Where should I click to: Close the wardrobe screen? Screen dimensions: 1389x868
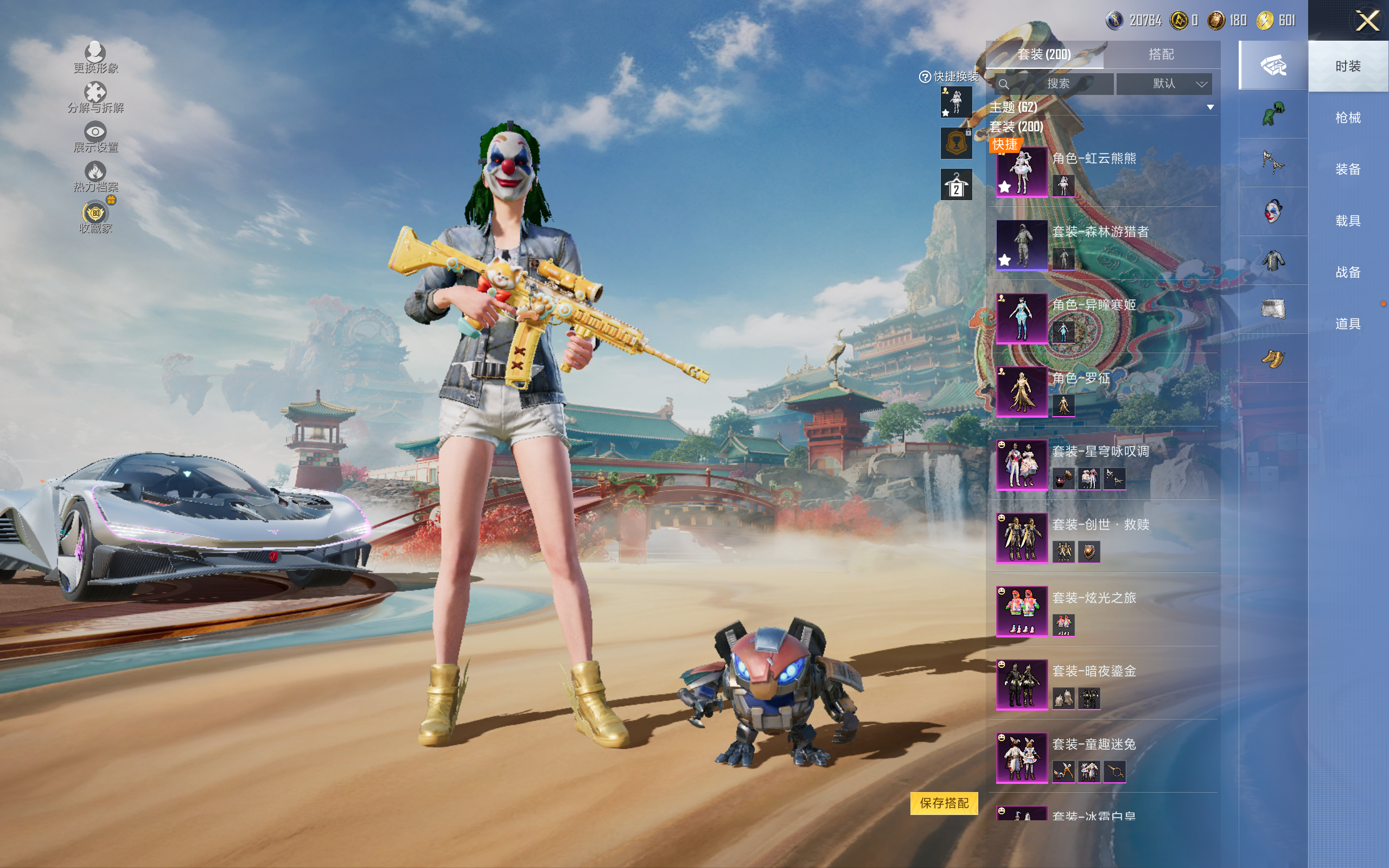1367,21
